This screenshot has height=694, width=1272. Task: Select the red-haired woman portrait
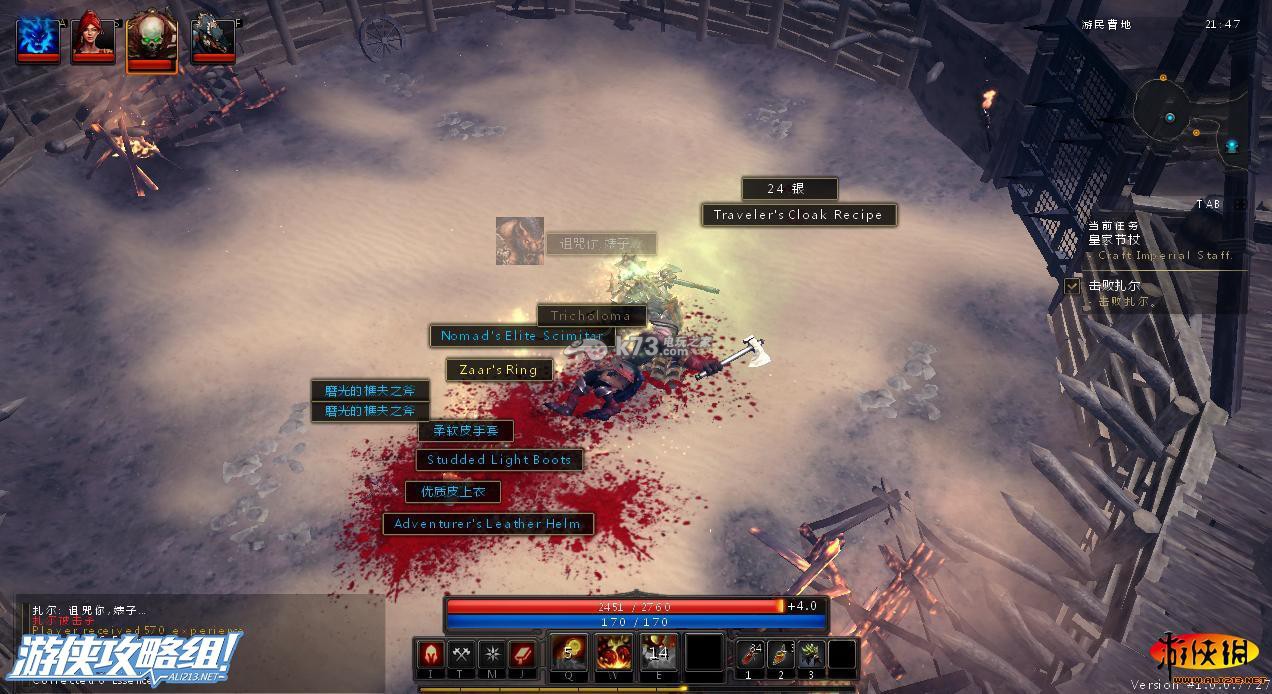[x=93, y=37]
